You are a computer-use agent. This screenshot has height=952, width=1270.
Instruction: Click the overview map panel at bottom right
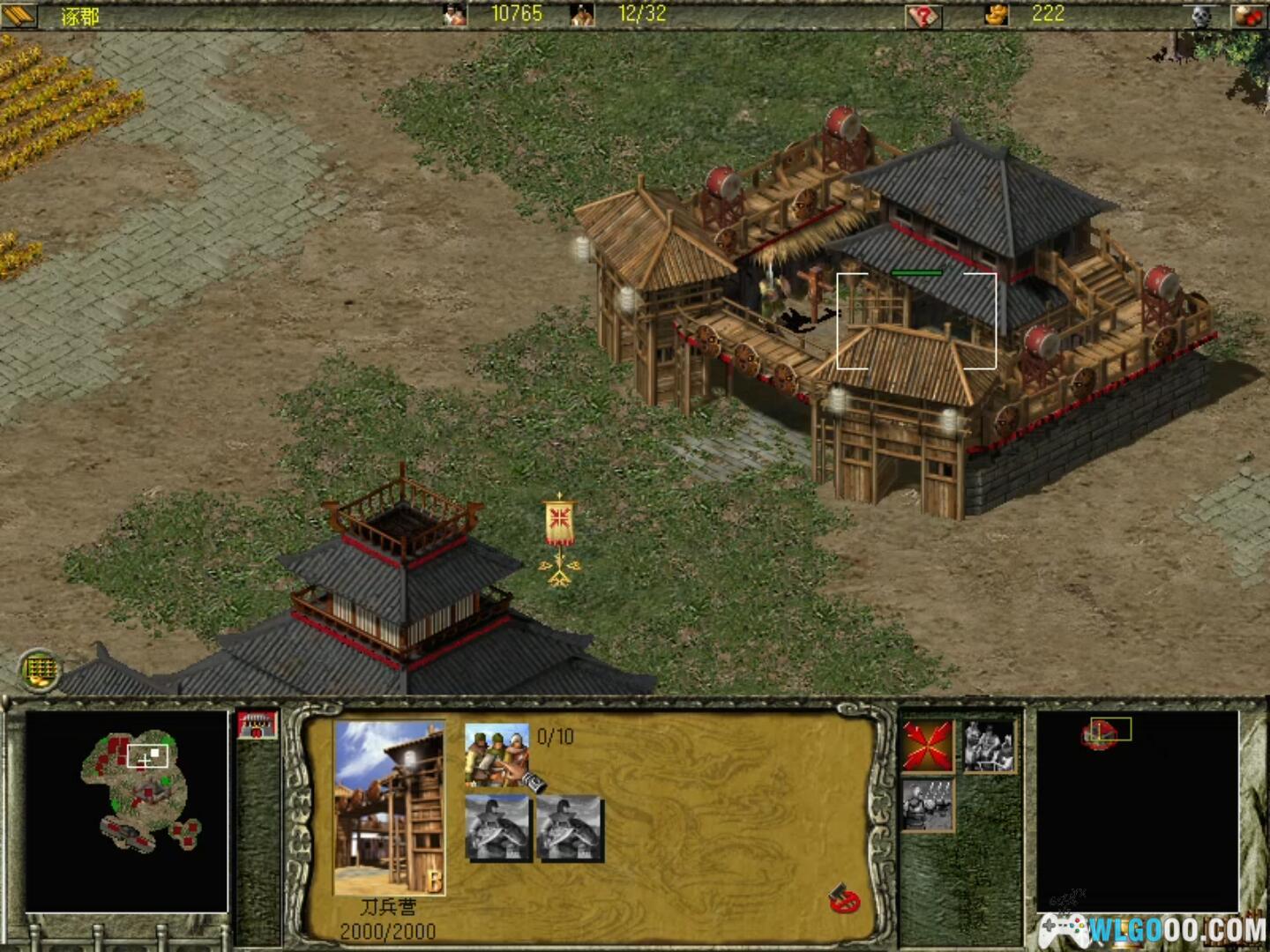[1137, 811]
